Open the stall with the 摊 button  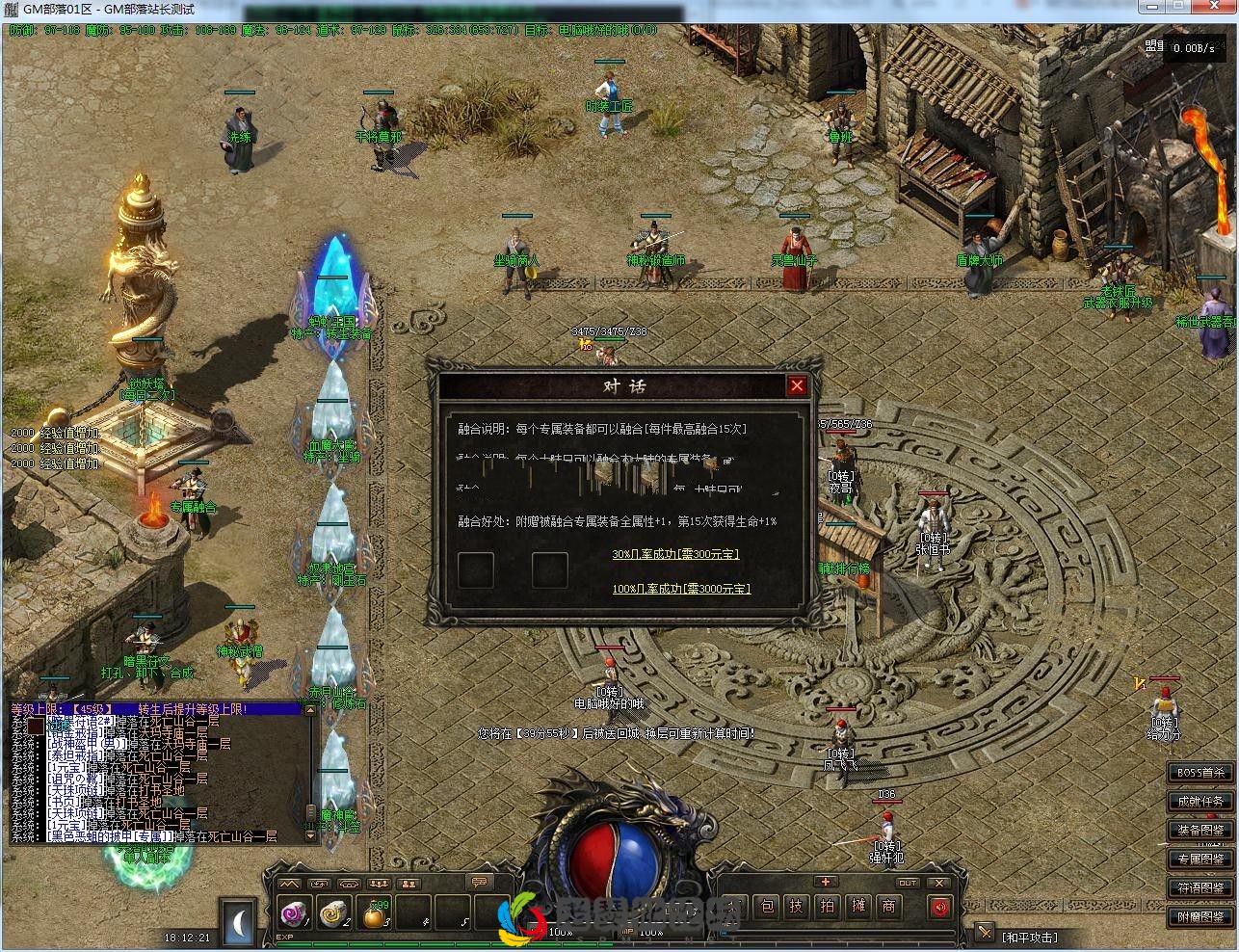click(858, 907)
